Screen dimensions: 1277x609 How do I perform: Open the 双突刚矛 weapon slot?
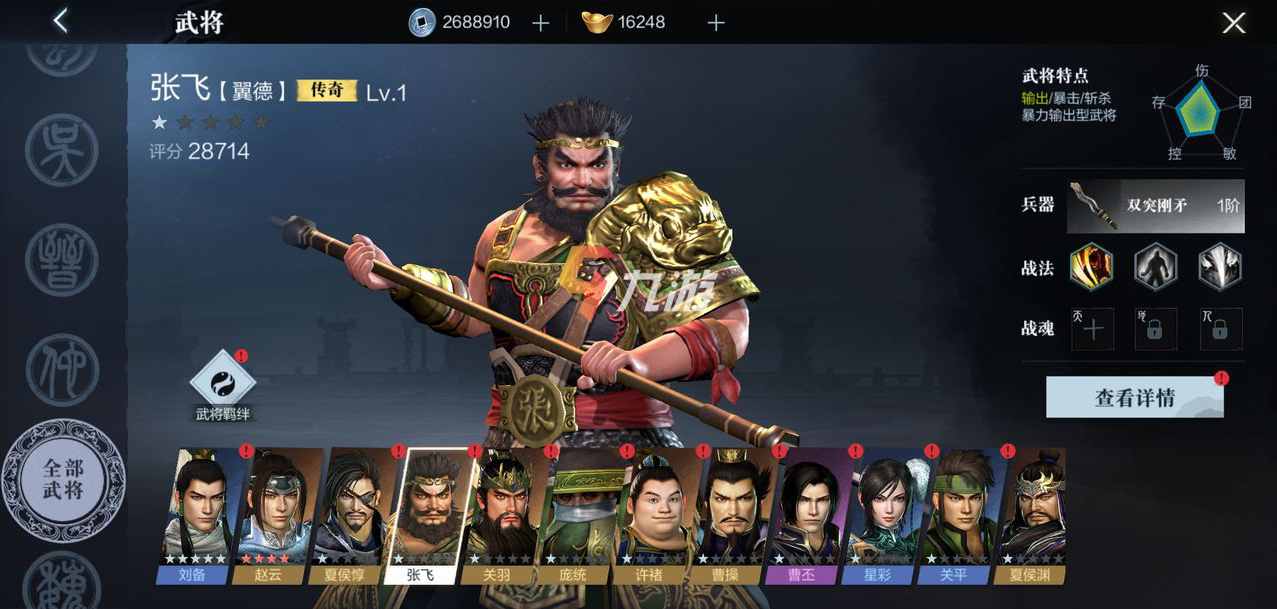pos(1155,206)
